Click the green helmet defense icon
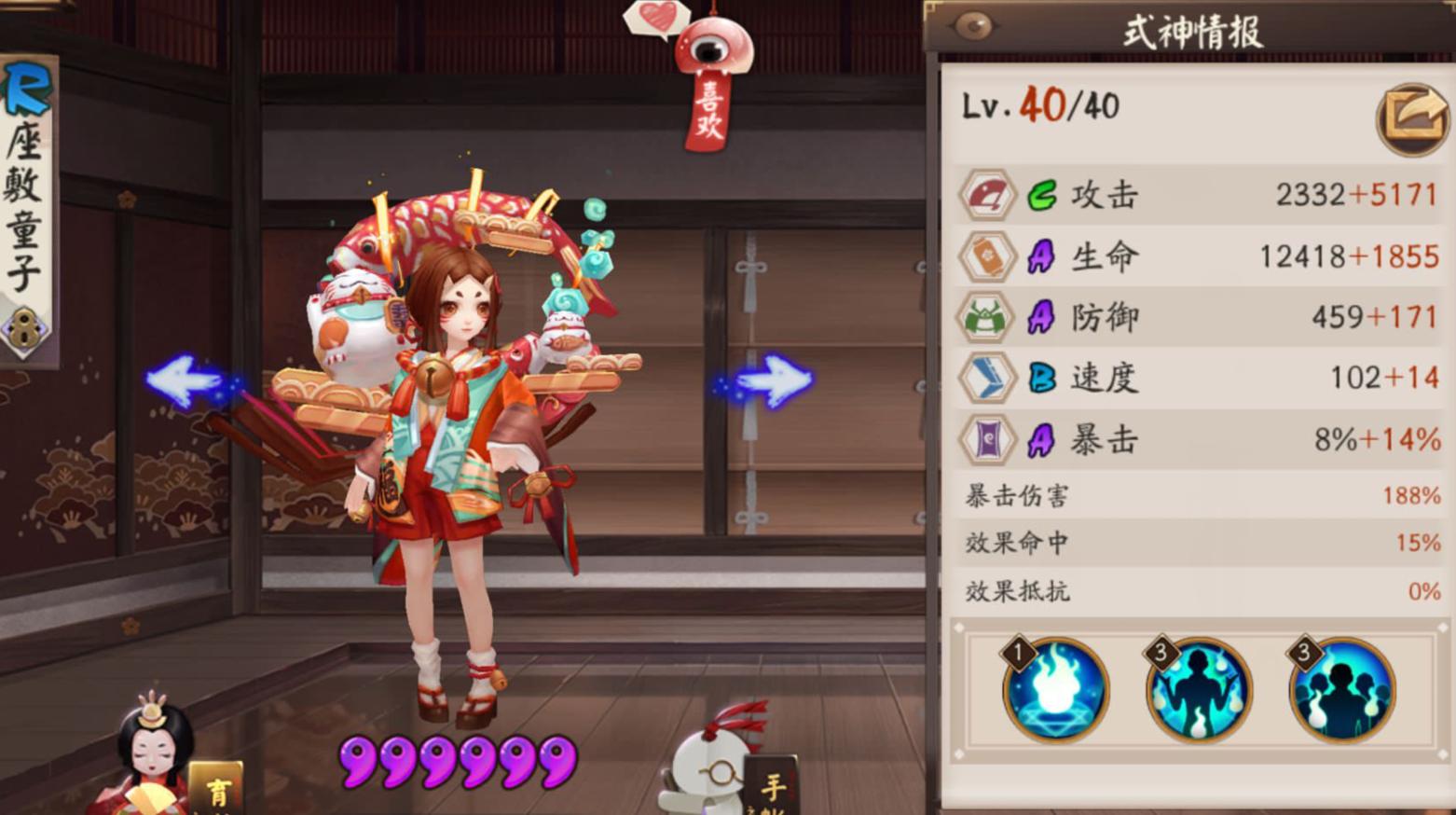Viewport: 1456px width, 815px height. tap(987, 317)
